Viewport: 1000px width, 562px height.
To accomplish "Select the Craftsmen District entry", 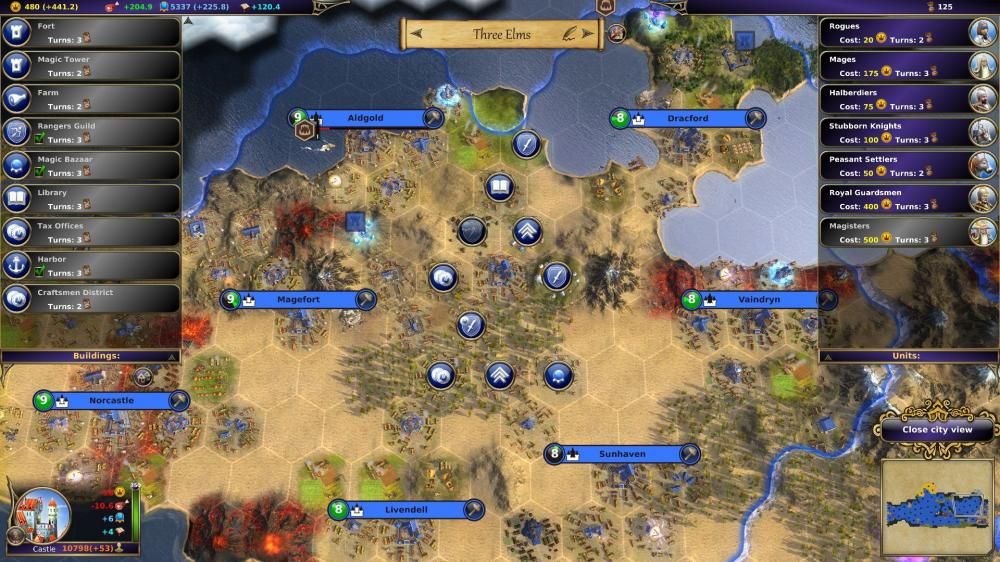I will pyautogui.click(x=90, y=298).
